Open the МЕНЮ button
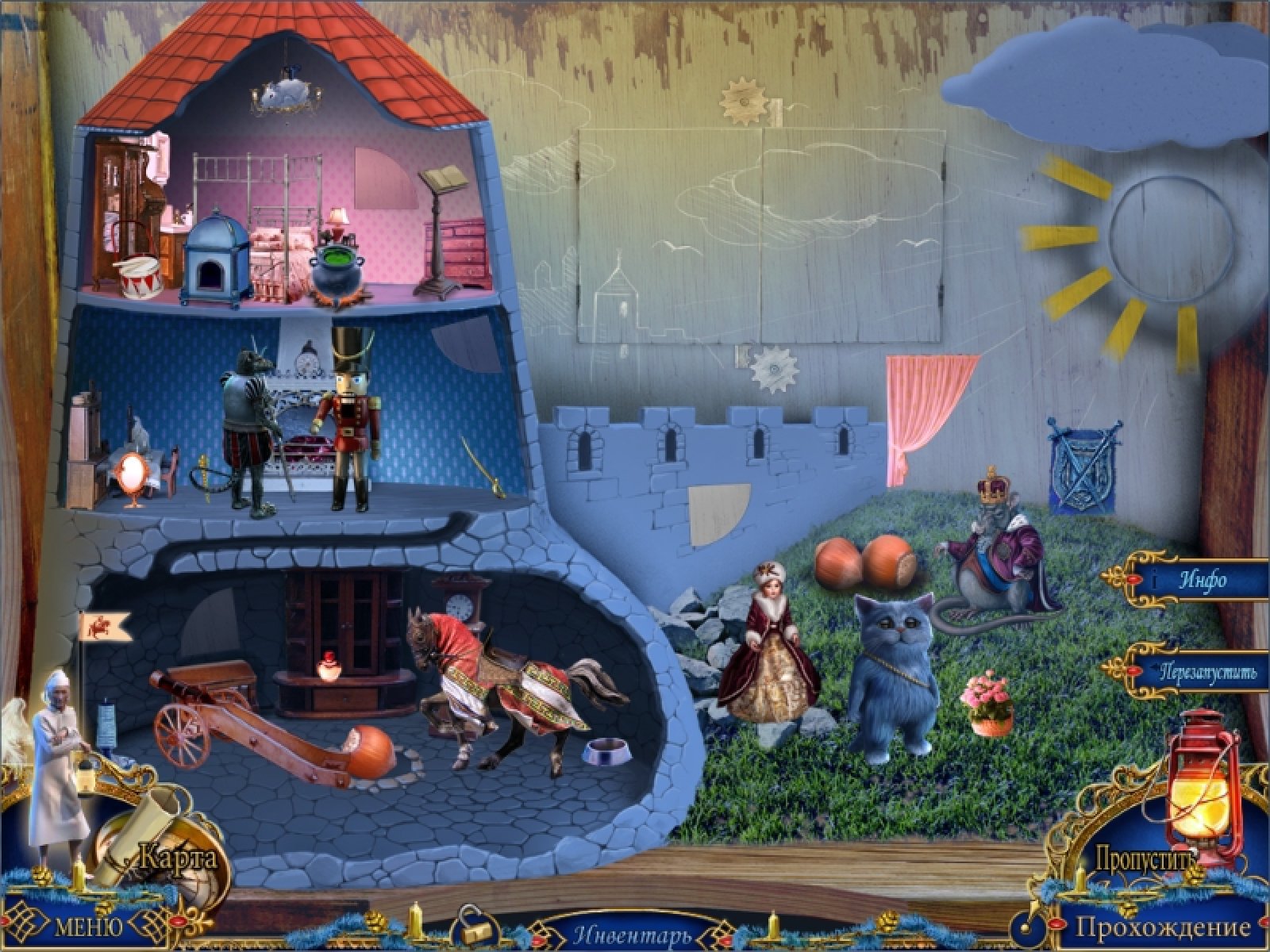 87,927
